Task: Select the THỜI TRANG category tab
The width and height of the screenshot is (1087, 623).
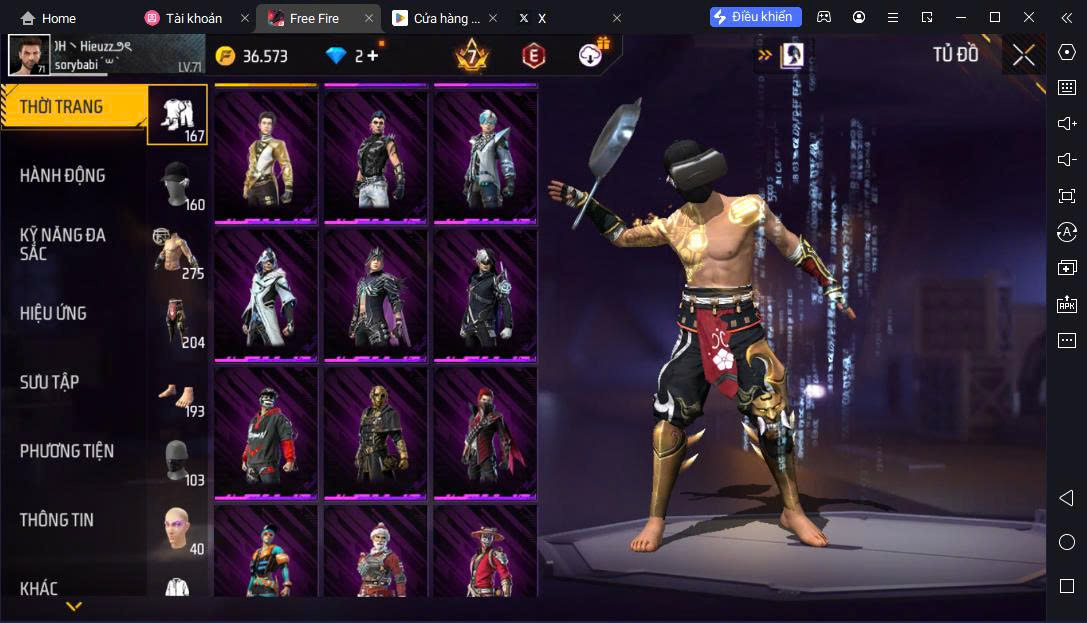Action: click(x=75, y=107)
